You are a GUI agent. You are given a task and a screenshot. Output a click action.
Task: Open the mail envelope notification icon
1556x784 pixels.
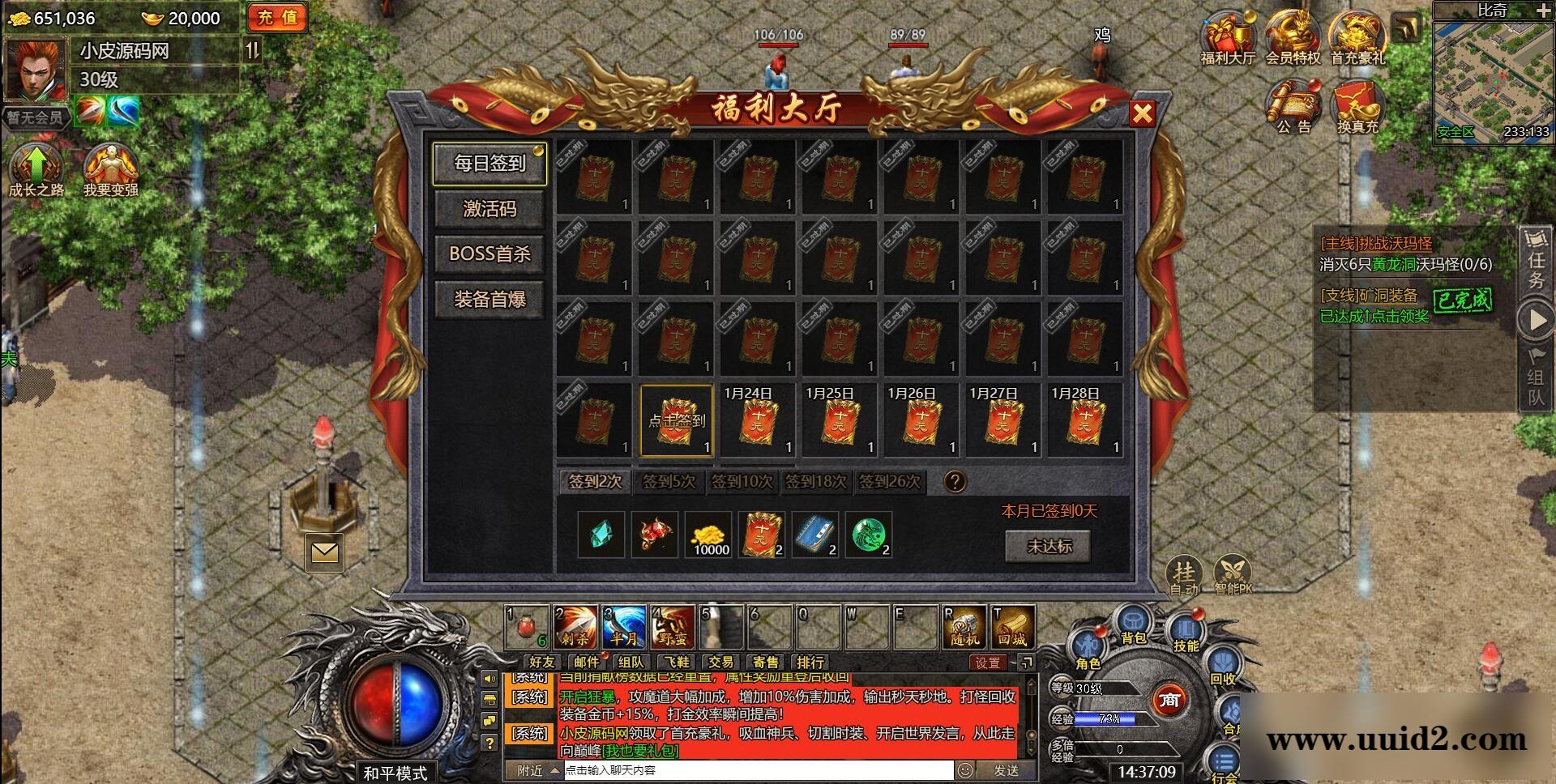pos(324,552)
